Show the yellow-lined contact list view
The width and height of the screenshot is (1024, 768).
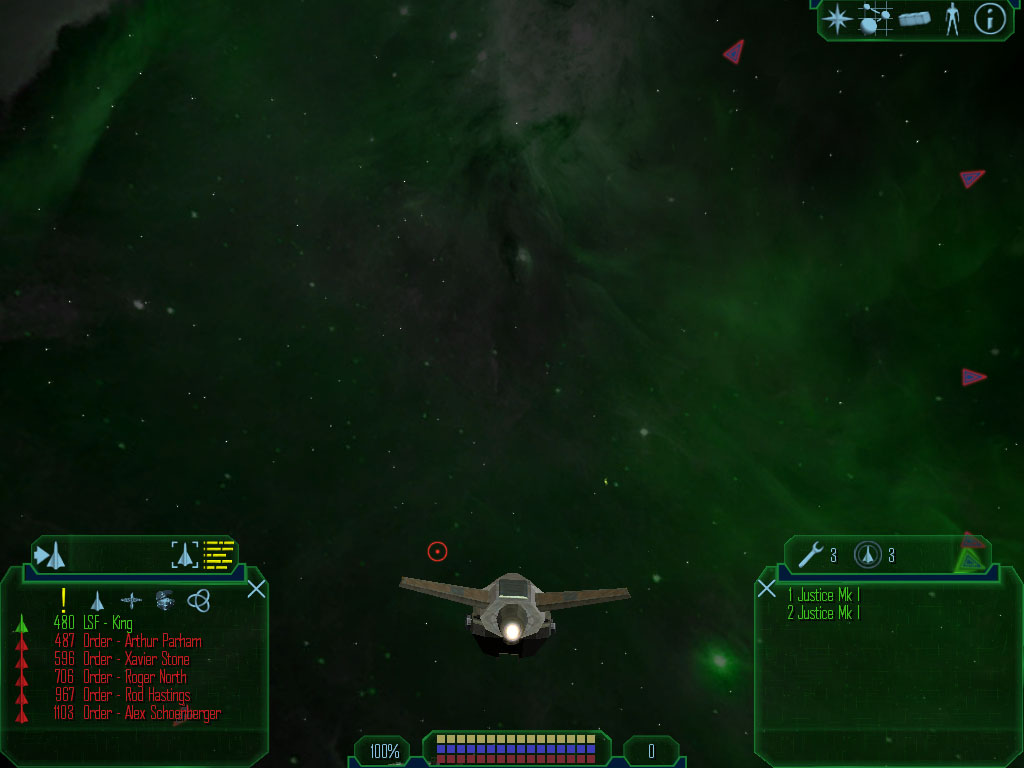tap(219, 554)
